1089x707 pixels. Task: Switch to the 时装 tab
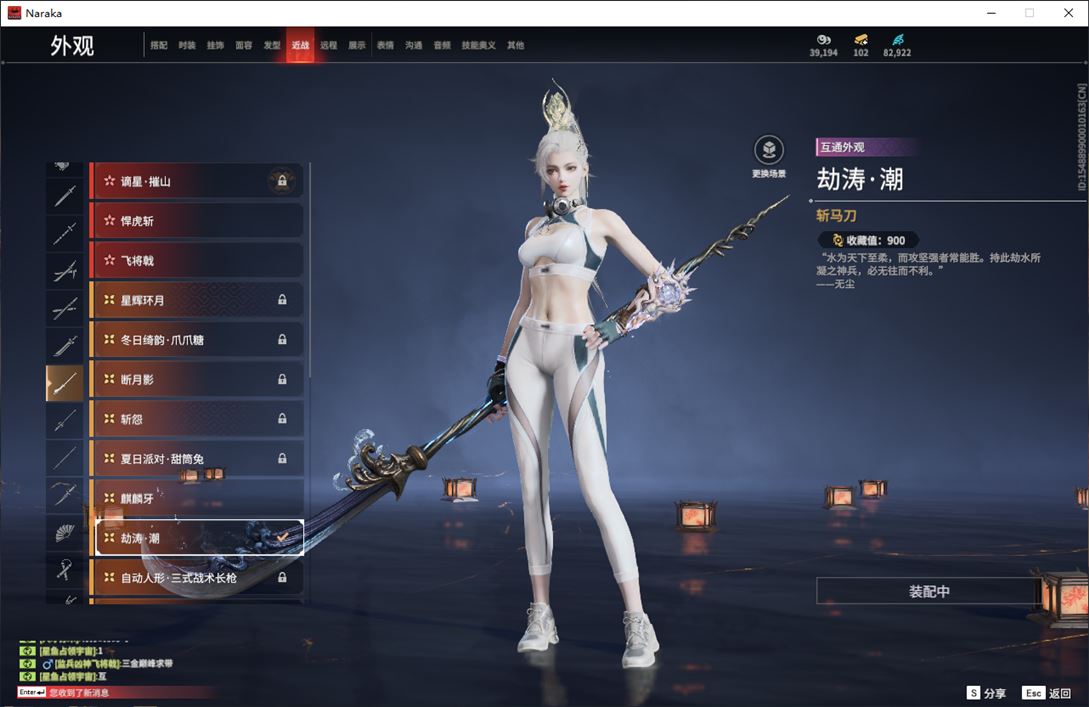[187, 46]
